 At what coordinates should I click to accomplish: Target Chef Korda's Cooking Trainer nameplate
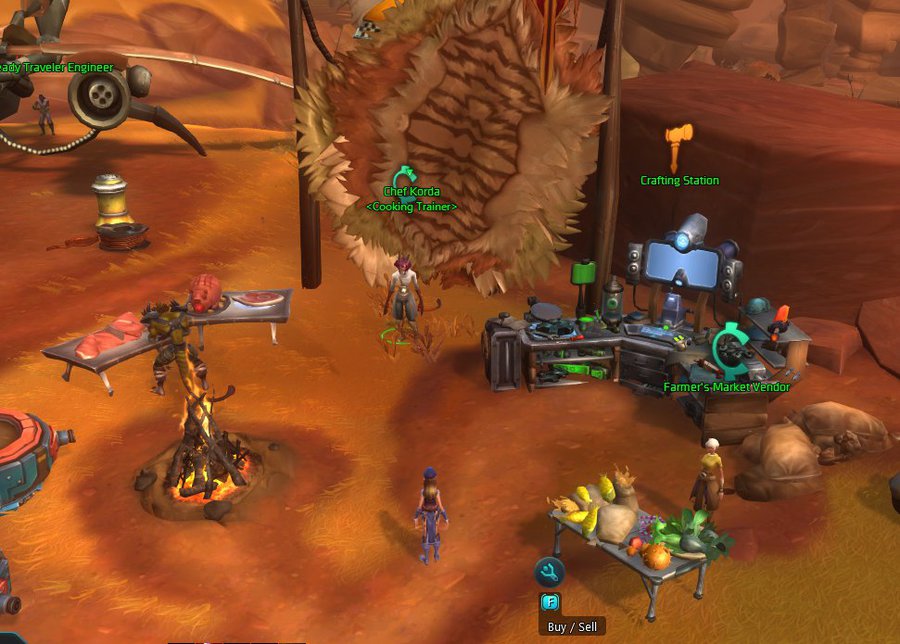pyautogui.click(x=411, y=199)
